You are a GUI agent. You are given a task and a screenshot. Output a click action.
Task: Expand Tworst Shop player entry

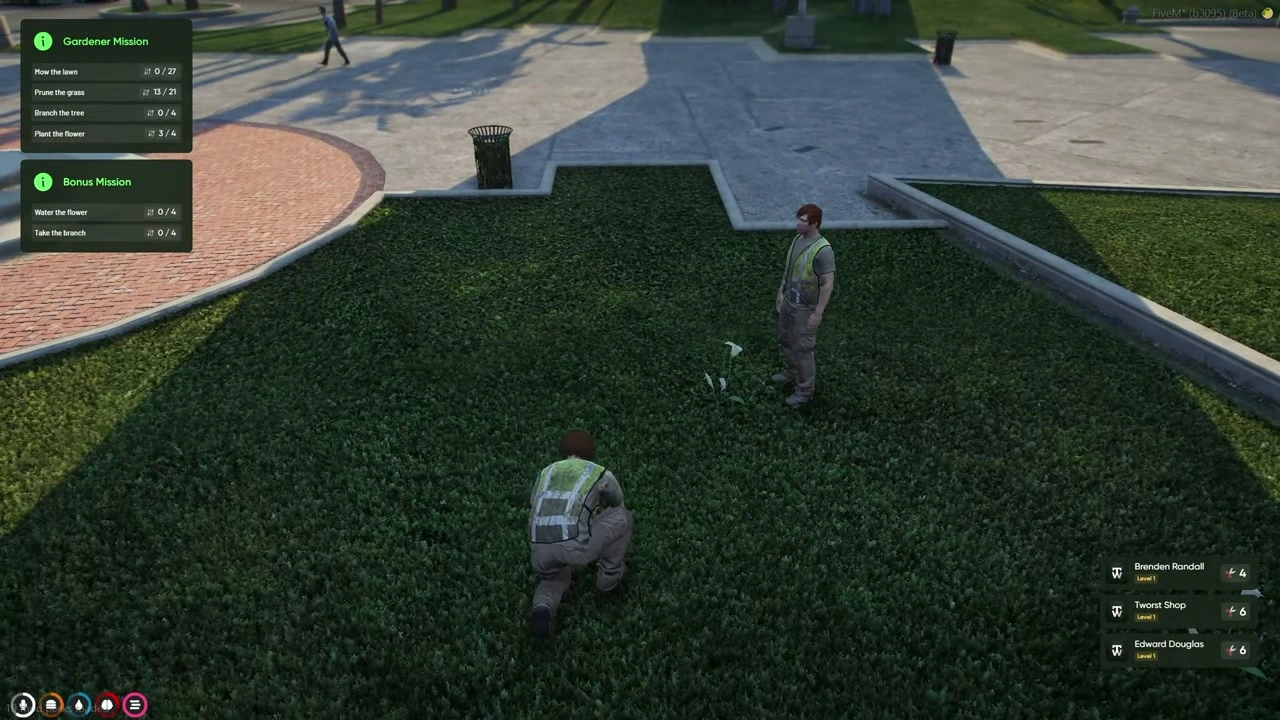pyautogui.click(x=1160, y=610)
